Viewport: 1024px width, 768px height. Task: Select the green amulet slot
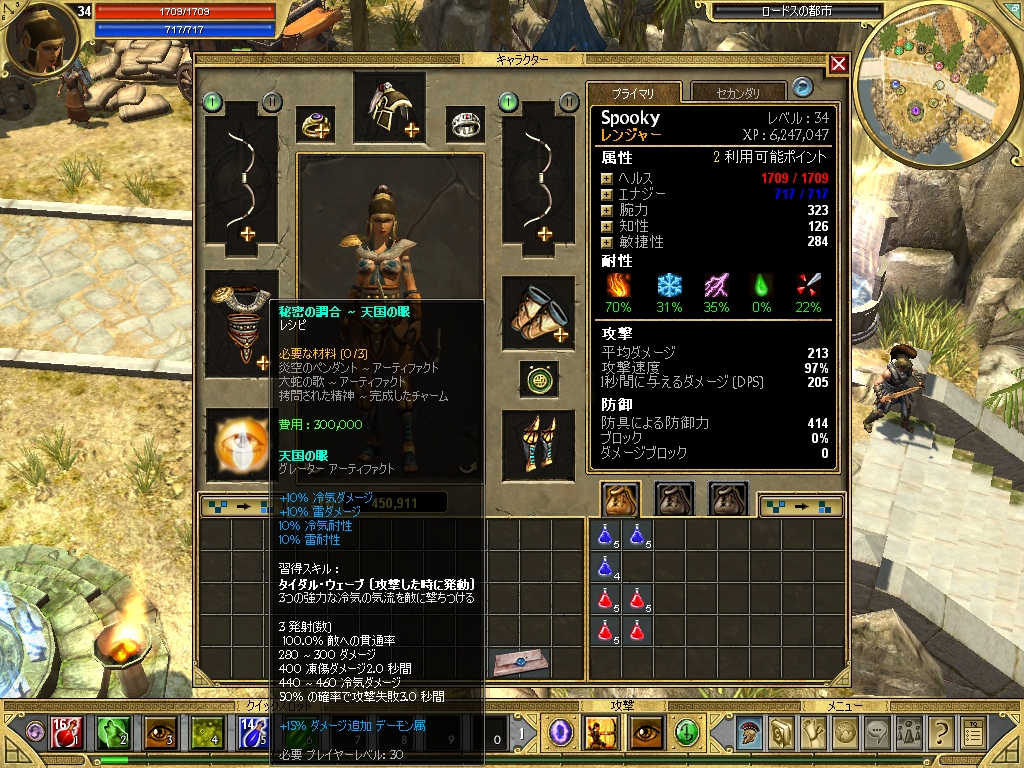click(538, 378)
